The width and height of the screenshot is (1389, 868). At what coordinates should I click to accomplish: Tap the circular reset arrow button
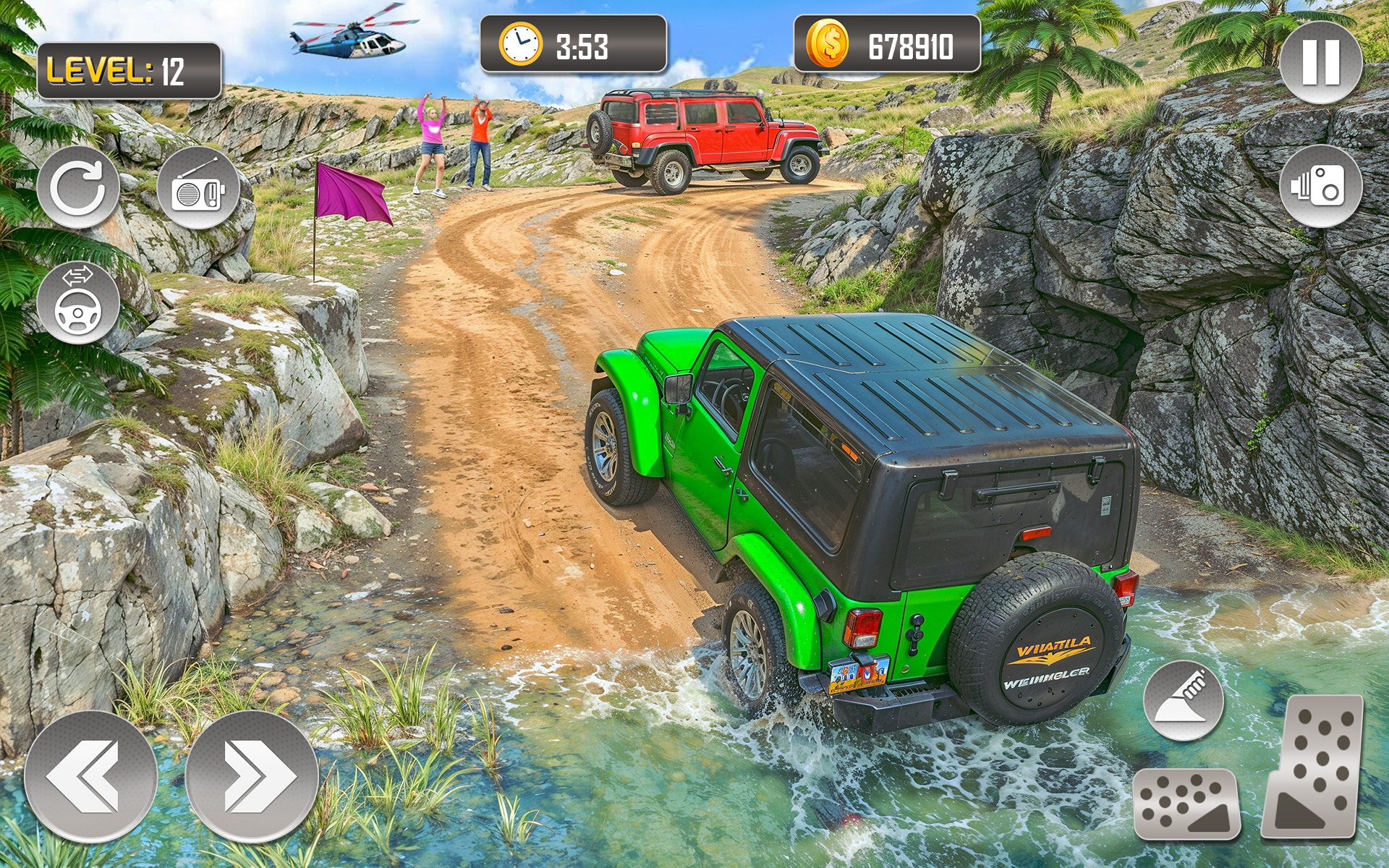tap(78, 187)
